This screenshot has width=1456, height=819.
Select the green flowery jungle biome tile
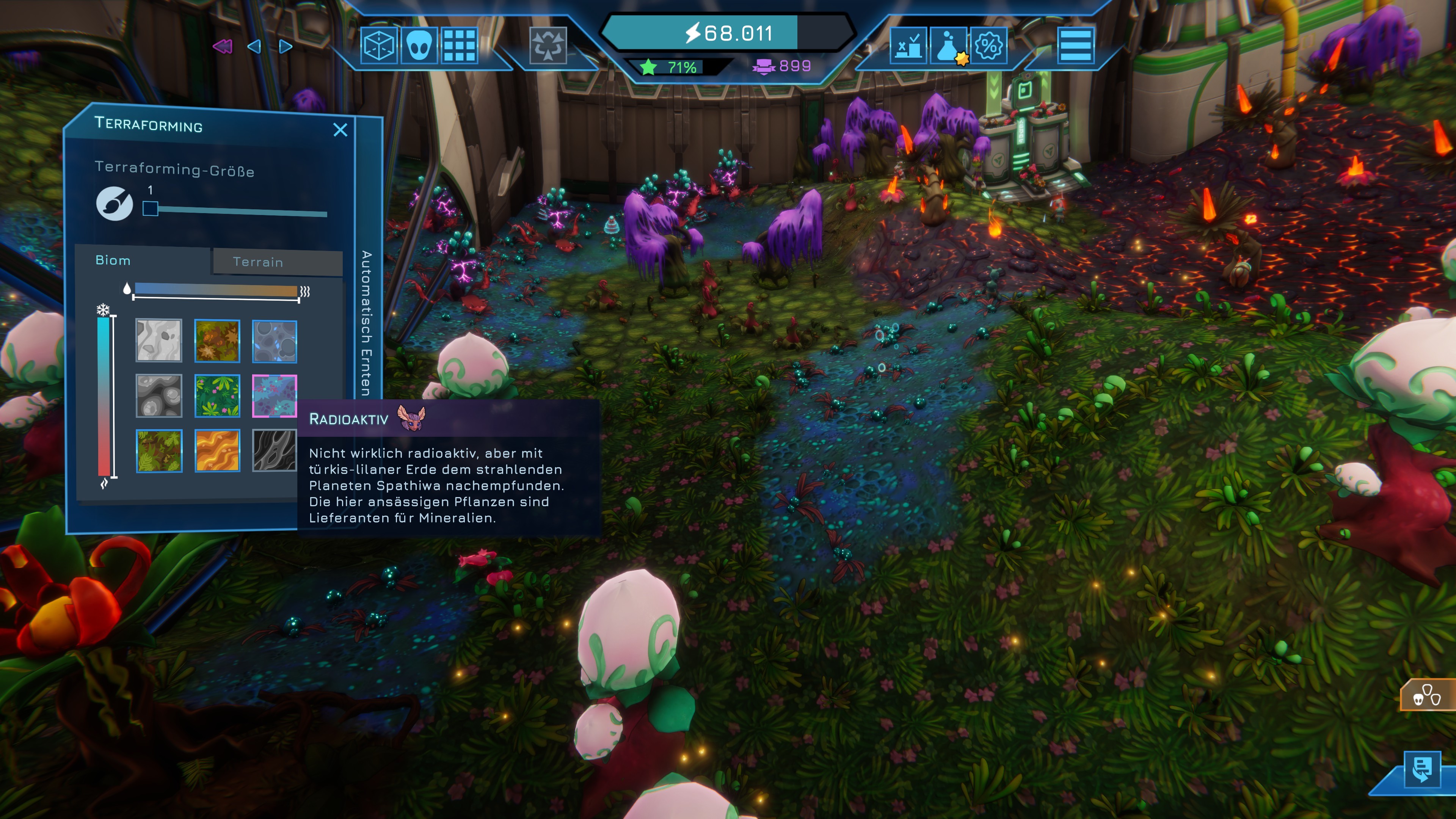click(x=217, y=395)
